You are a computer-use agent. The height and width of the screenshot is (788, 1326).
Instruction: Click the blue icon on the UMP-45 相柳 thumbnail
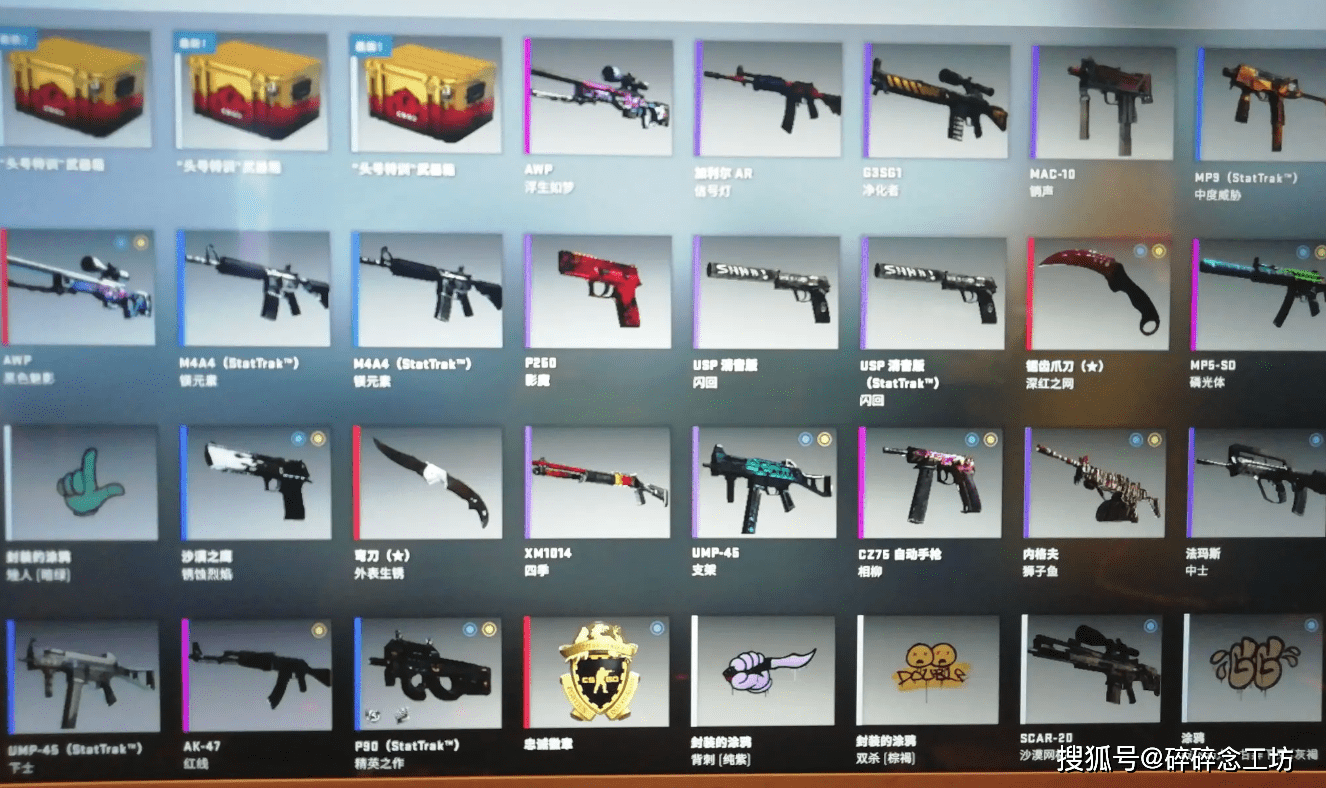click(x=806, y=438)
